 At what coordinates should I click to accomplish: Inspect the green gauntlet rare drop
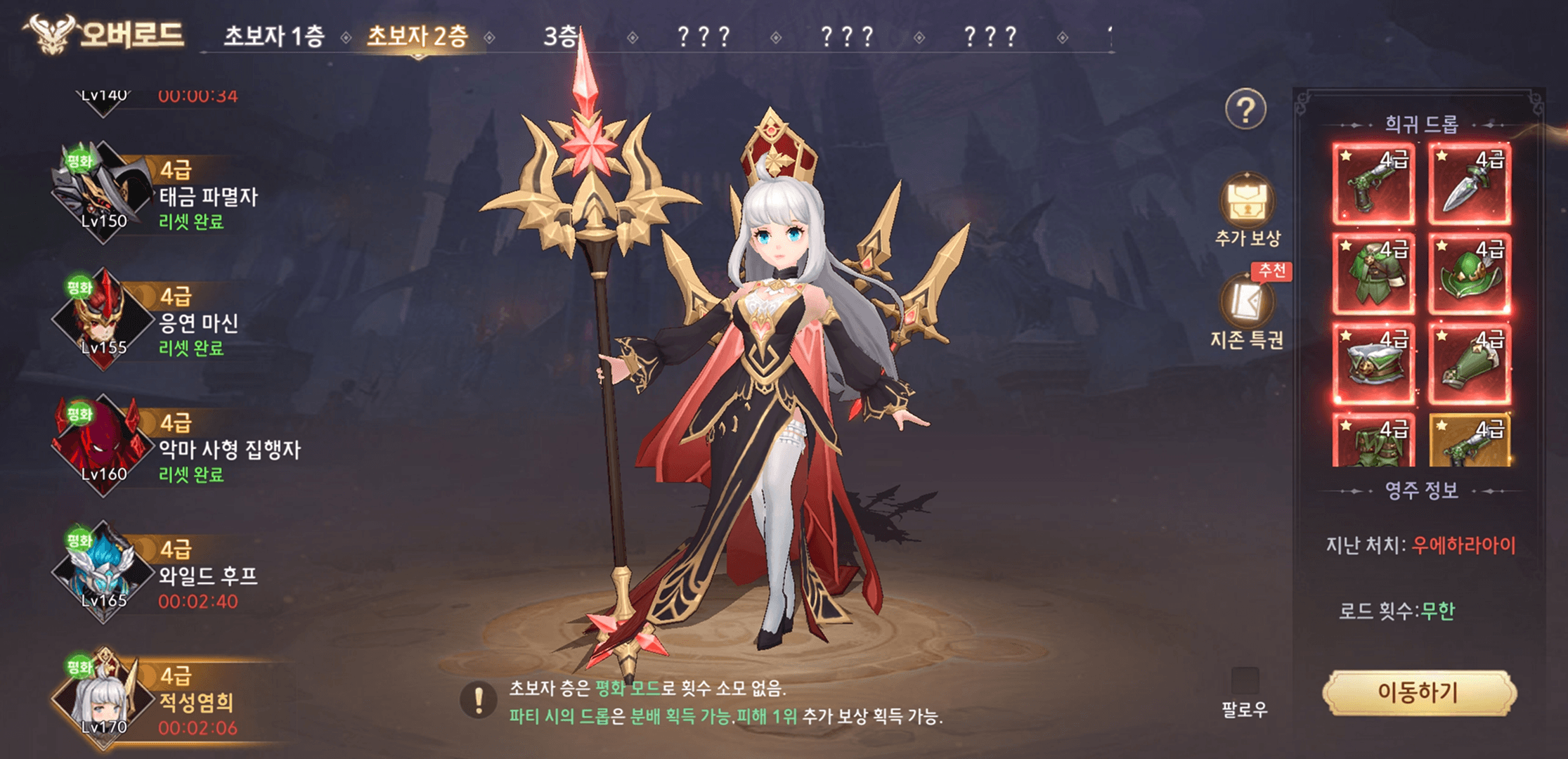pos(1470,364)
